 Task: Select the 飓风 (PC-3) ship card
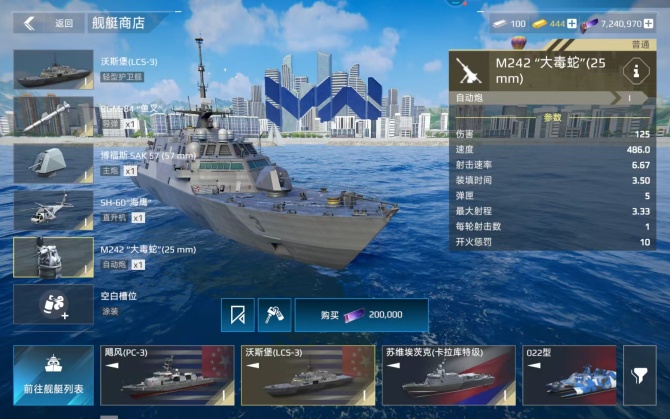[x=166, y=375]
